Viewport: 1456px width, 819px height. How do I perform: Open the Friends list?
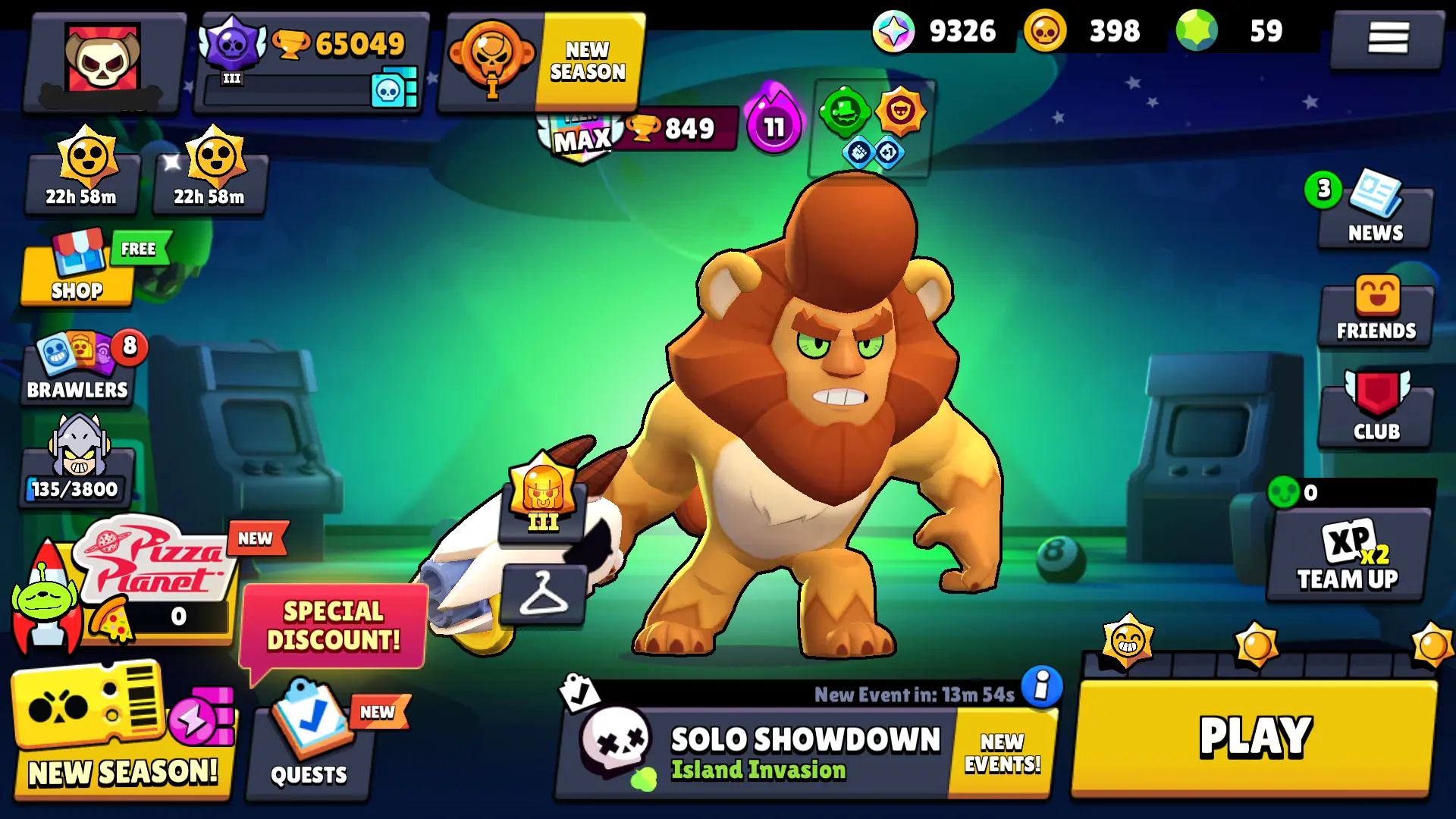(x=1375, y=311)
